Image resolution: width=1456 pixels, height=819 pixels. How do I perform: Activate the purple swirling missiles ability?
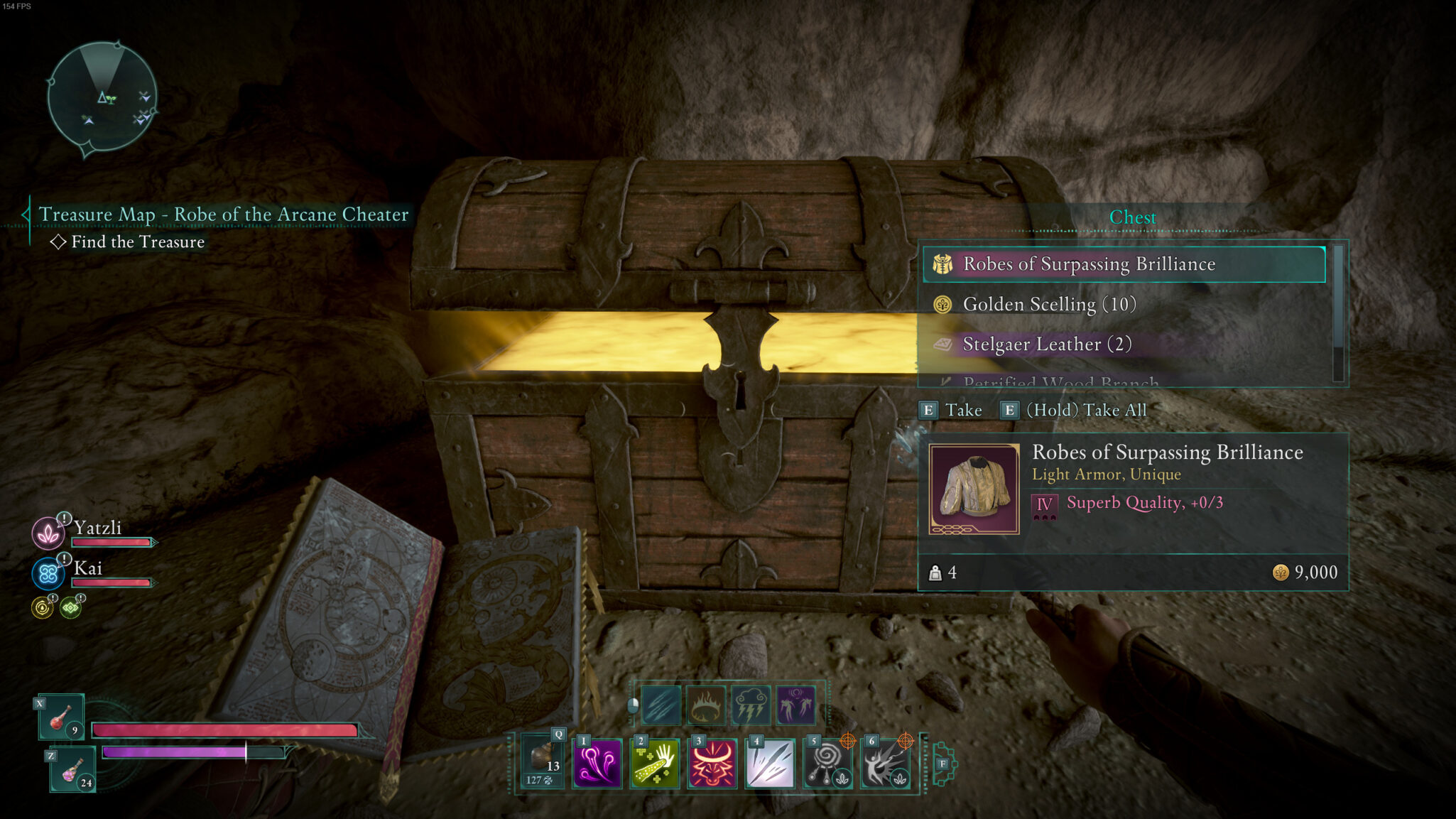pos(597,764)
